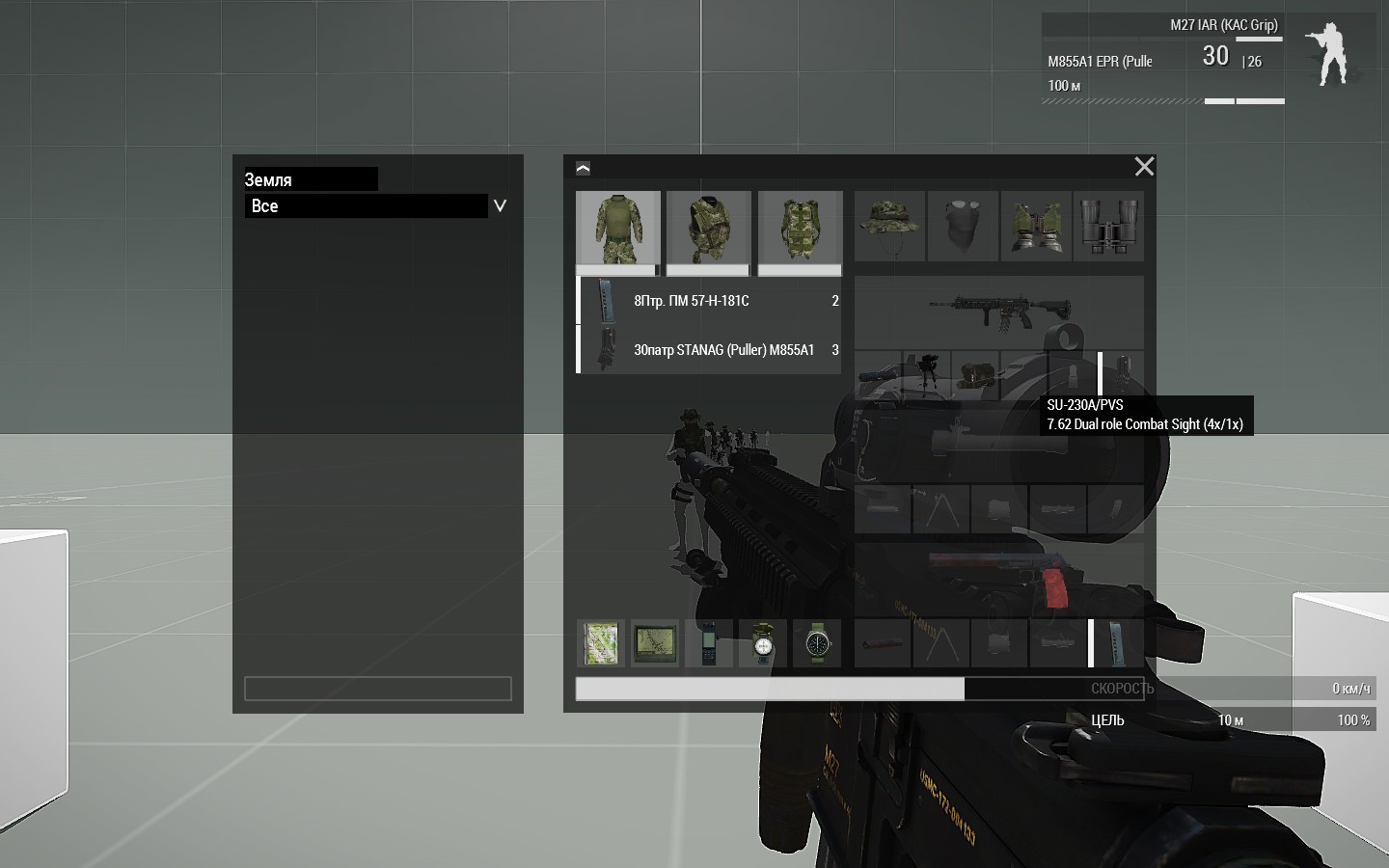Select the 8Птр. ПМ 57-Н-181С magazine row
This screenshot has height=868, width=1389.
(709, 301)
